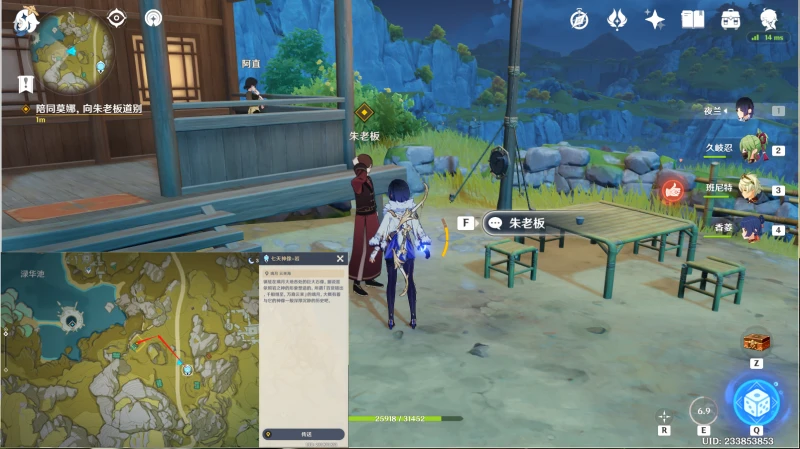Activate the dice elemental burst
Screen dimensions: 800x449
coord(756,402)
